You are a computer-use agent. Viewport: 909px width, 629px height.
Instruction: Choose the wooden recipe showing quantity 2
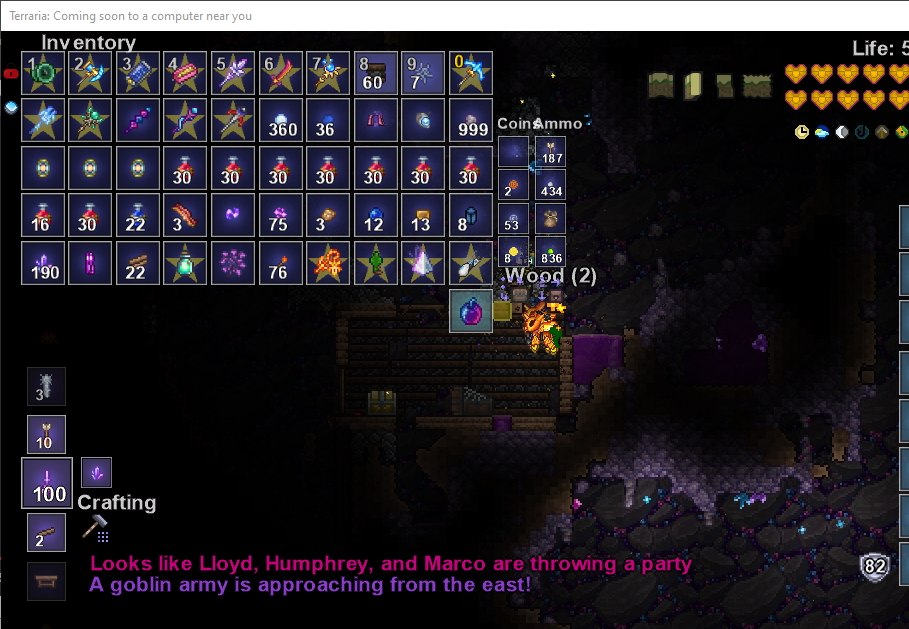click(x=47, y=532)
